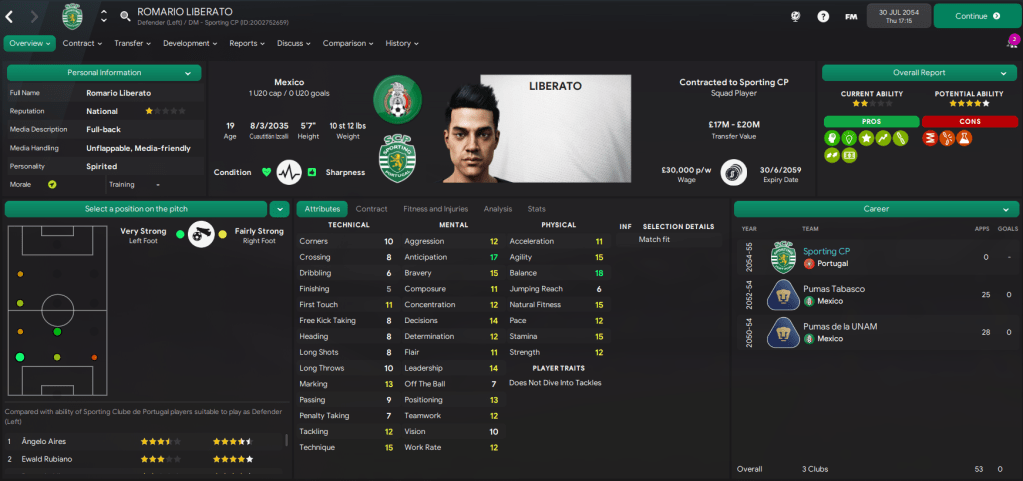The height and width of the screenshot is (481, 1023).
Task: Open the Discuss menu
Action: tap(294, 43)
